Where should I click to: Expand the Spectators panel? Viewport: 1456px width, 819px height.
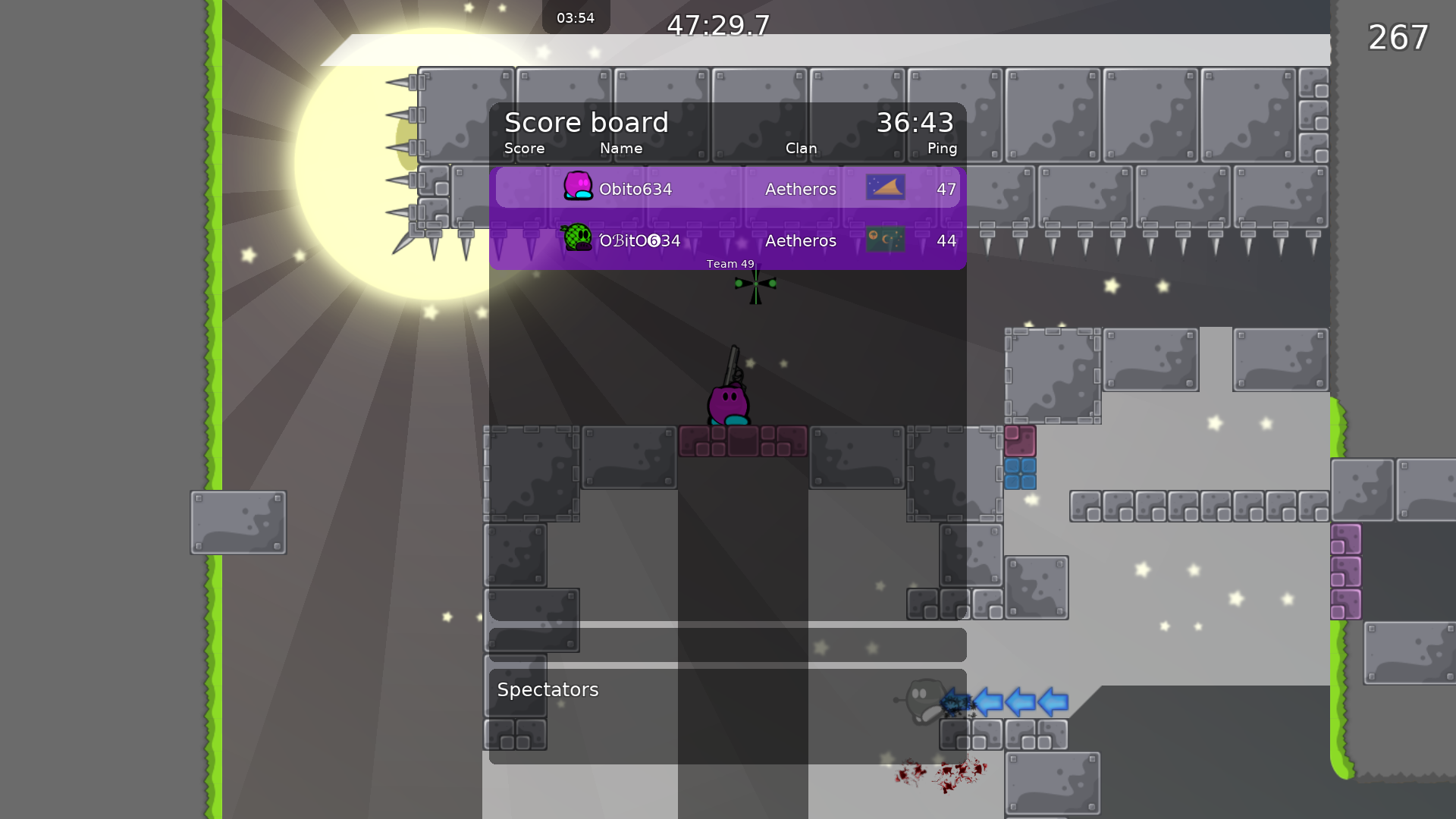click(548, 689)
